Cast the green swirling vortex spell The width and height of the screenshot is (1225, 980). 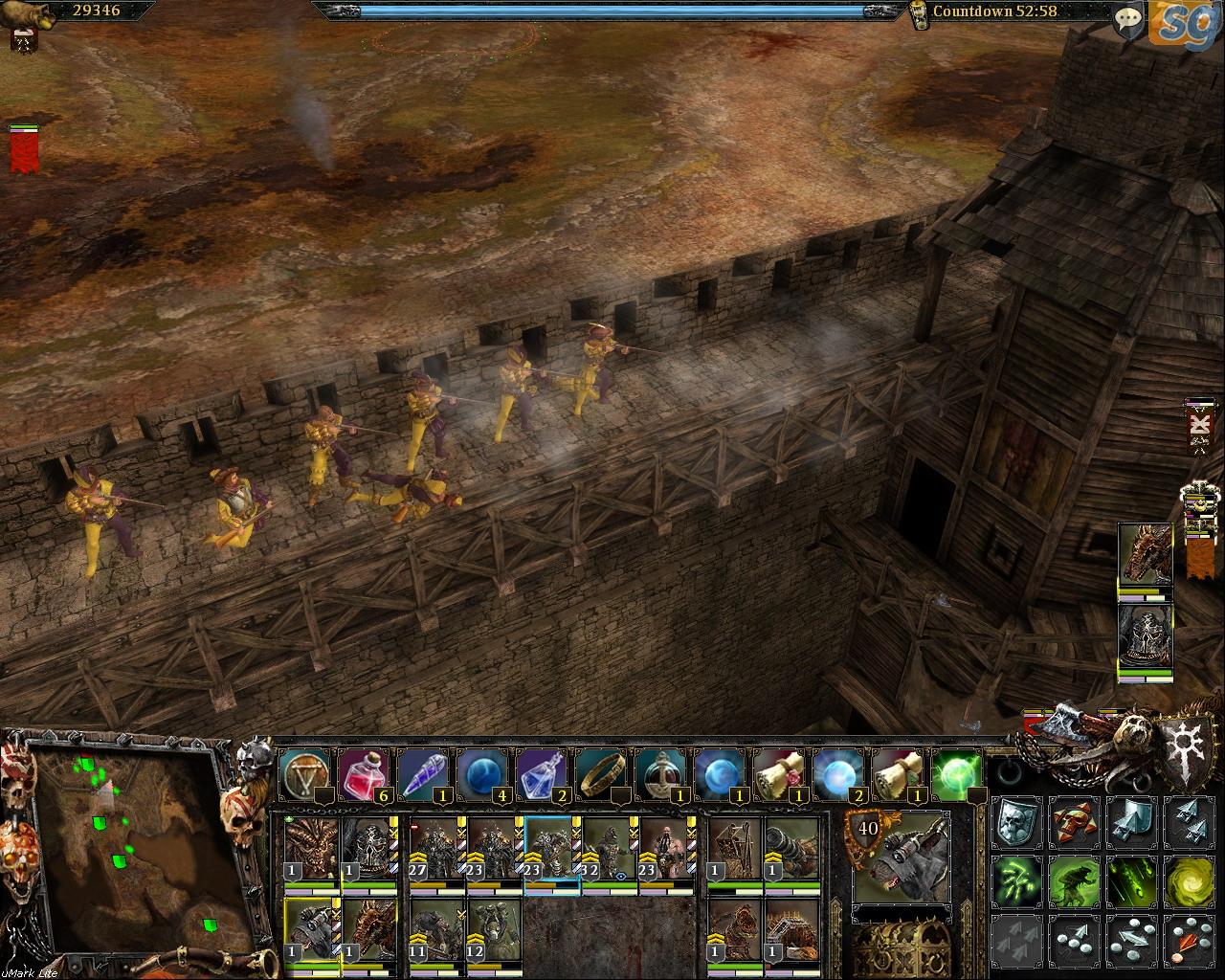[x=1189, y=880]
